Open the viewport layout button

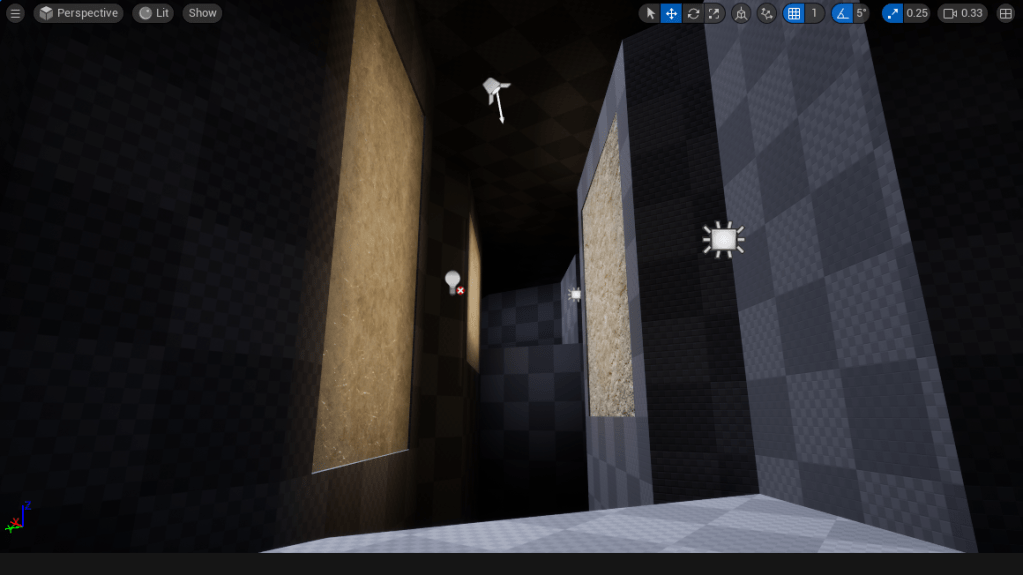tap(1005, 13)
